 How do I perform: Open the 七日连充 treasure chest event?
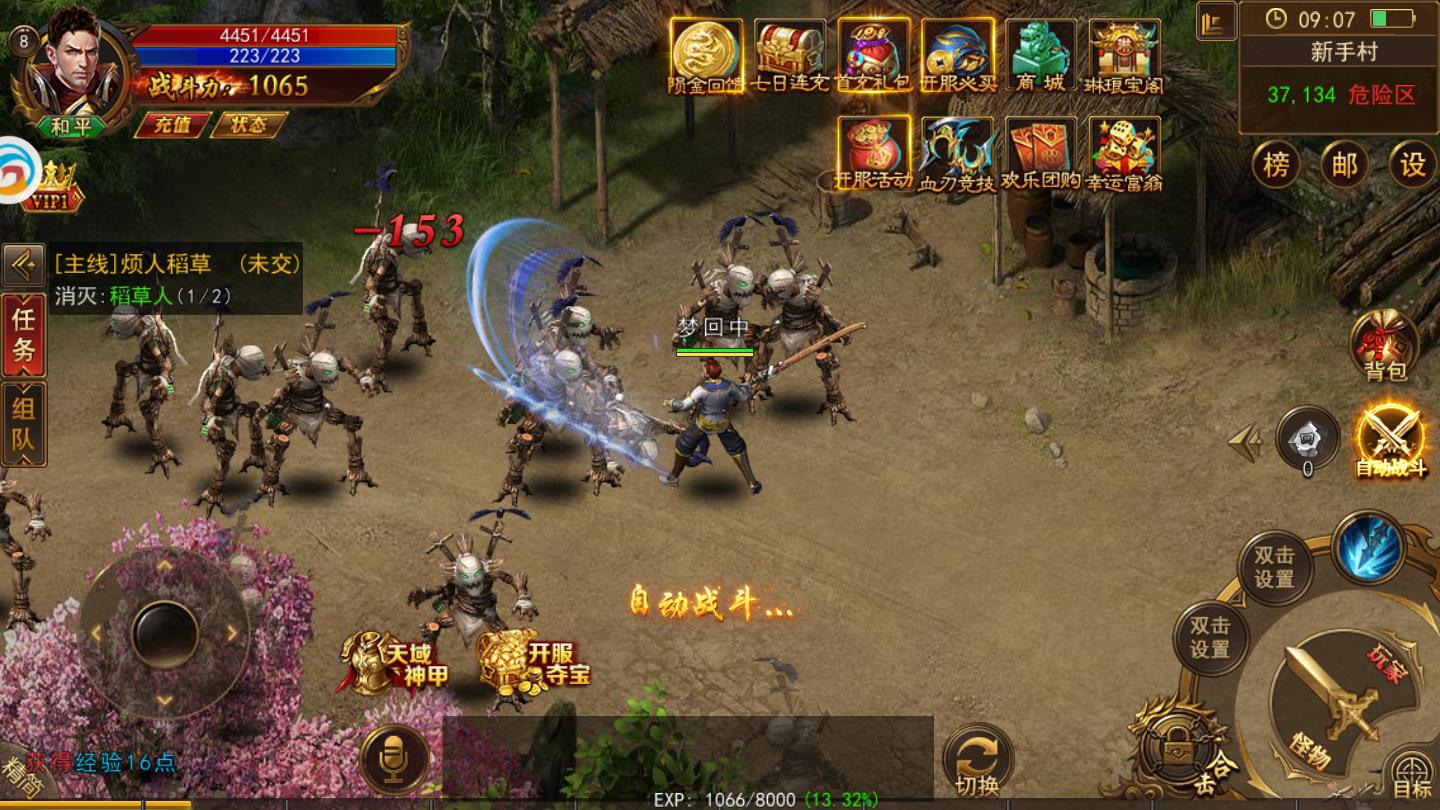(x=790, y=56)
